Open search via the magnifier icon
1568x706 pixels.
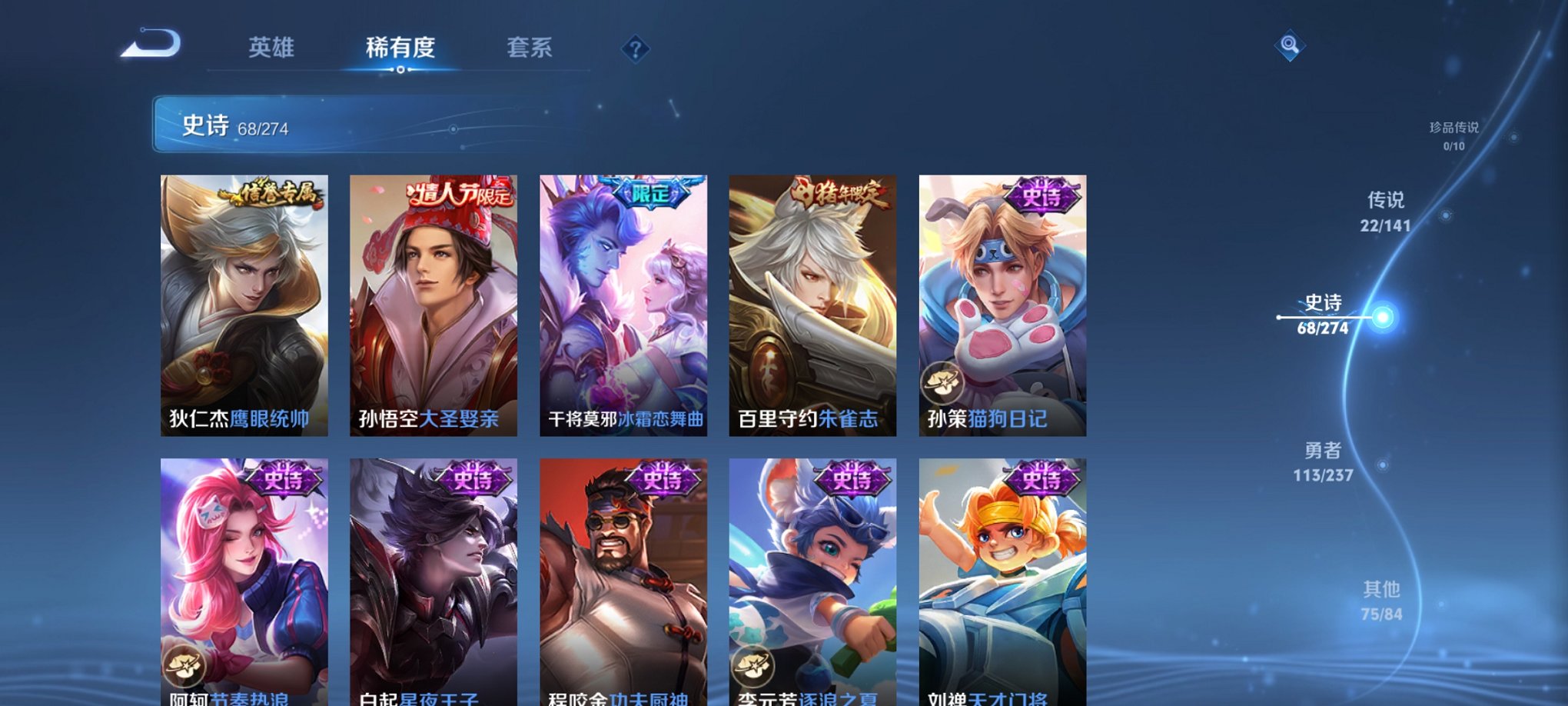point(1291,46)
